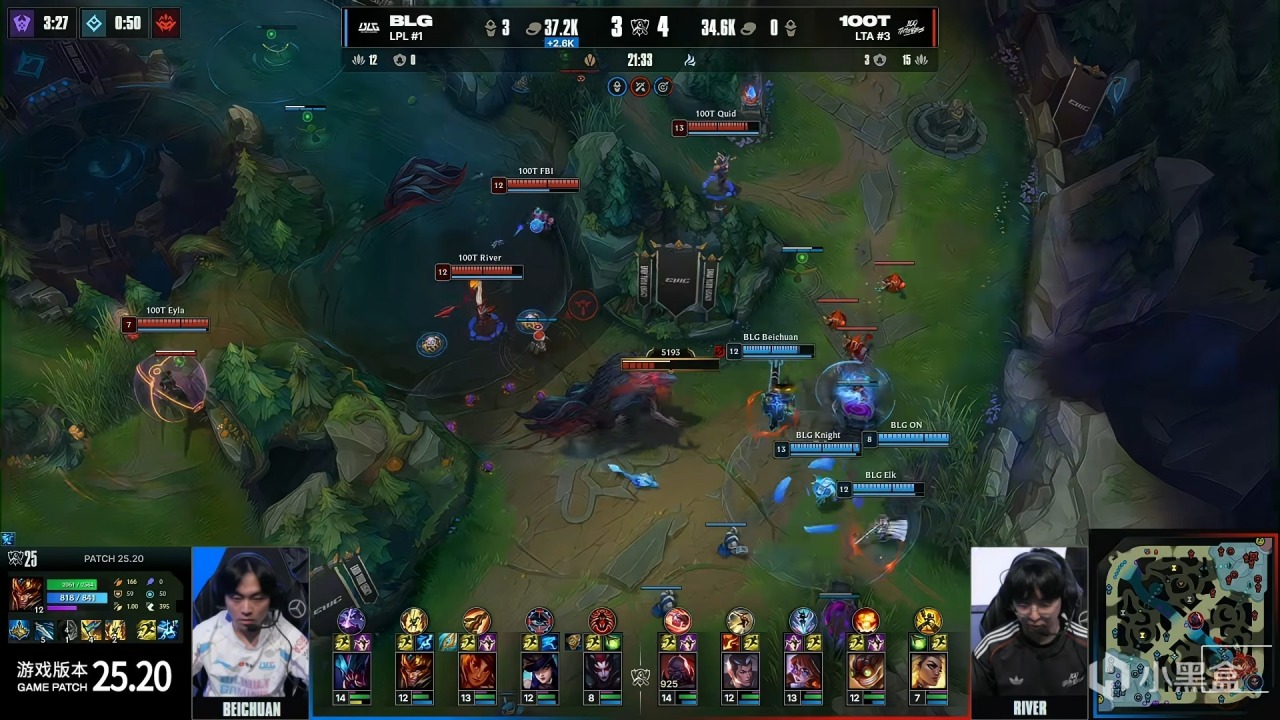Screen dimensions: 1280x720
Task: Click the Demacian Standard flag ability icon
Action: [90, 630]
